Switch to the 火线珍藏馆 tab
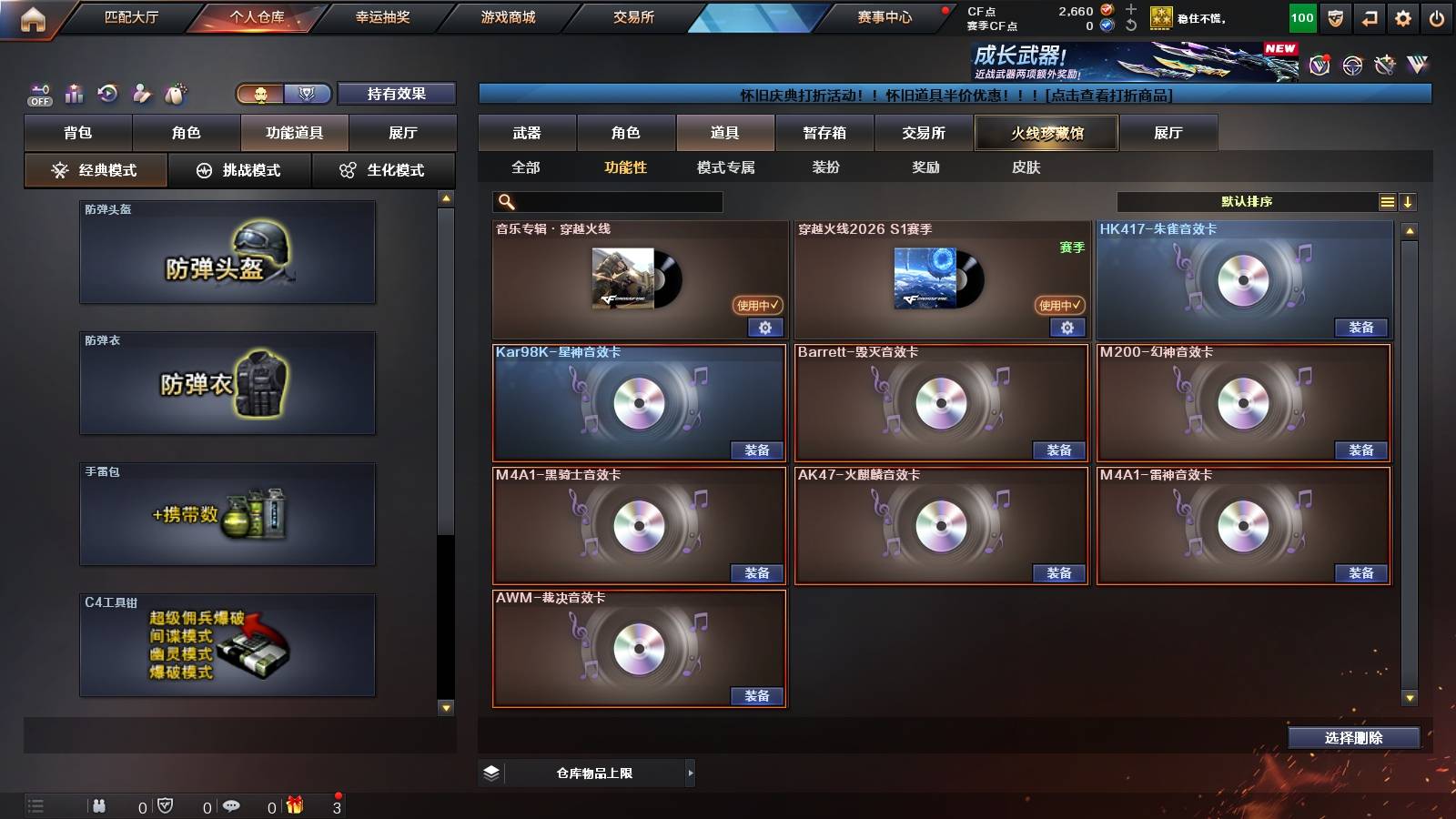 1045,133
